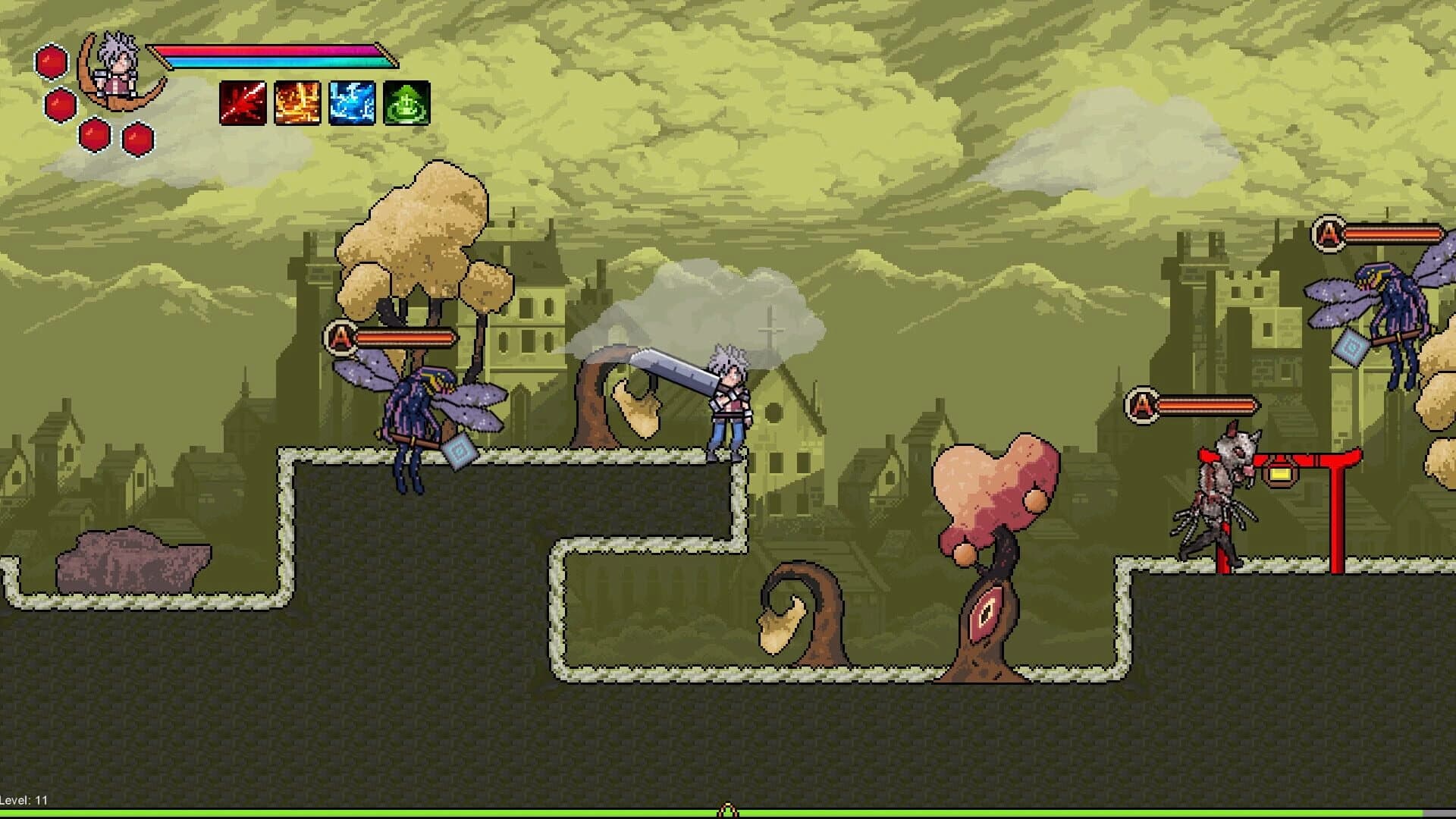Click the rightmost red health orb
Screen dimensions: 1456x819
136,140
